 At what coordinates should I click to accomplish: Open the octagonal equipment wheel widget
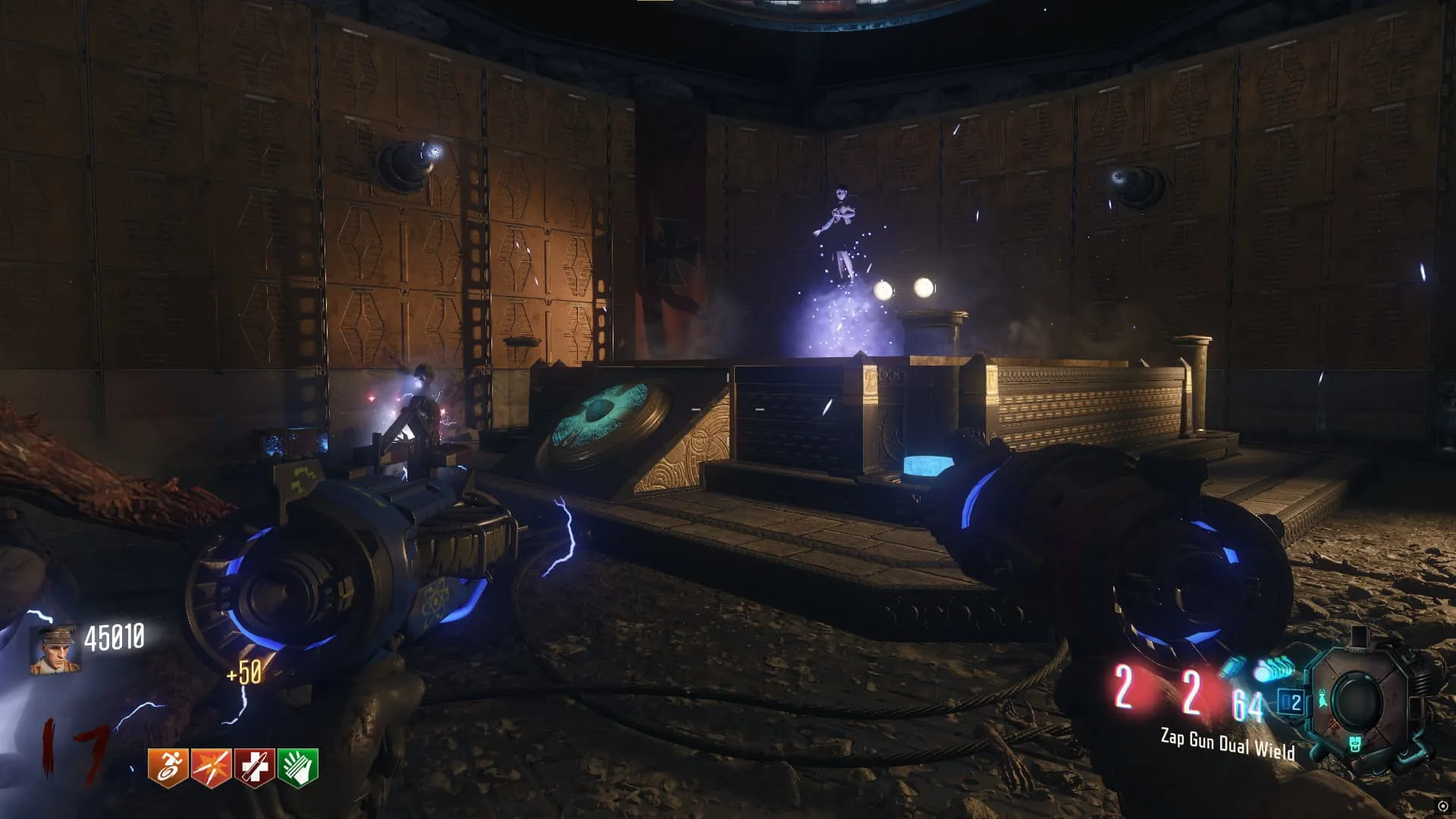tap(1357, 701)
